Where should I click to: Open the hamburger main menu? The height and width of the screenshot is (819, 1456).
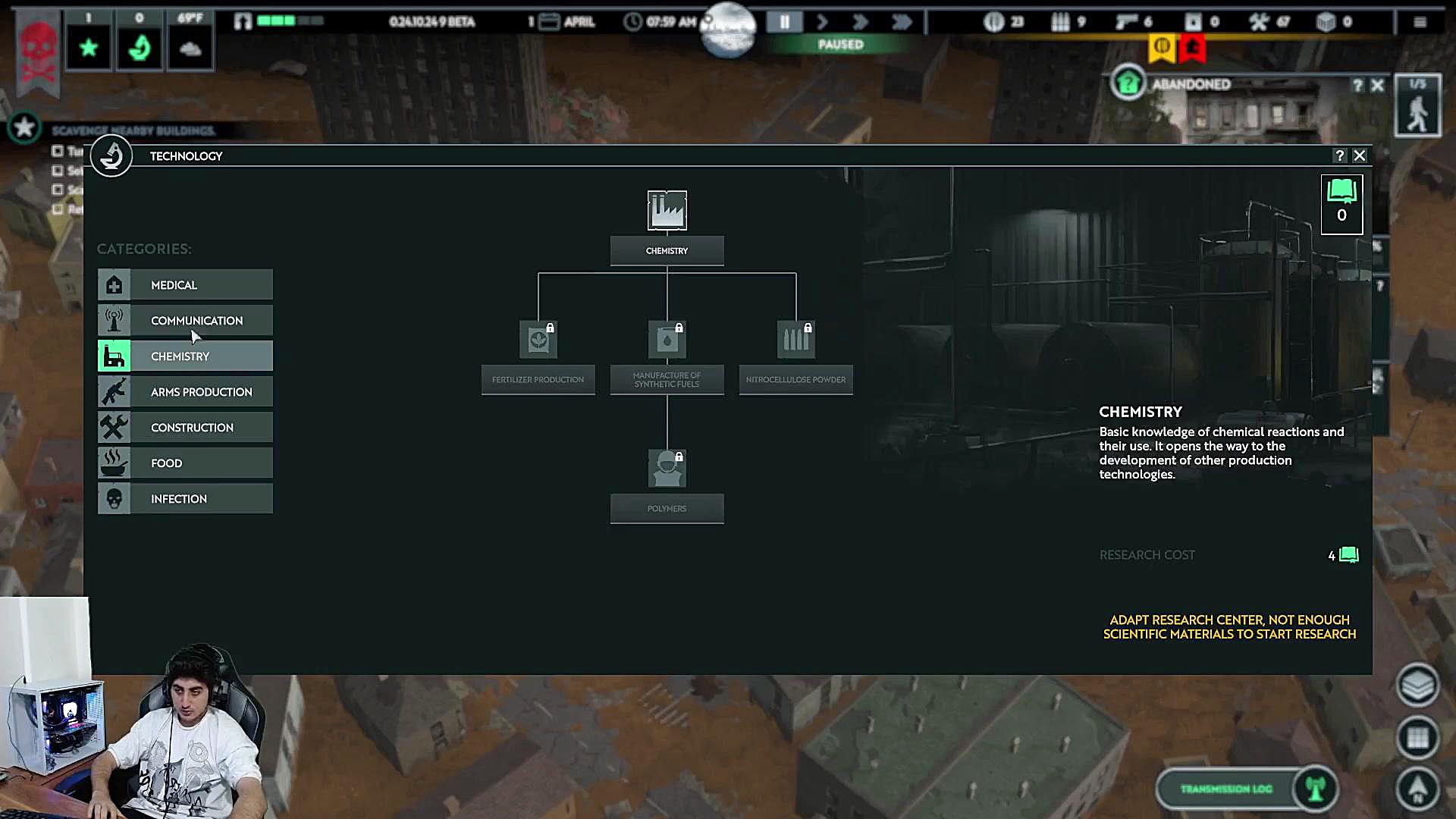pyautogui.click(x=1420, y=22)
